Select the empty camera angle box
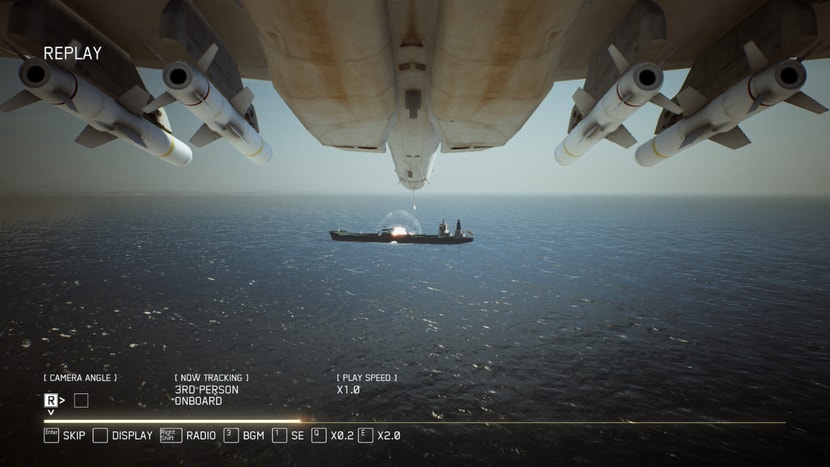 point(81,400)
